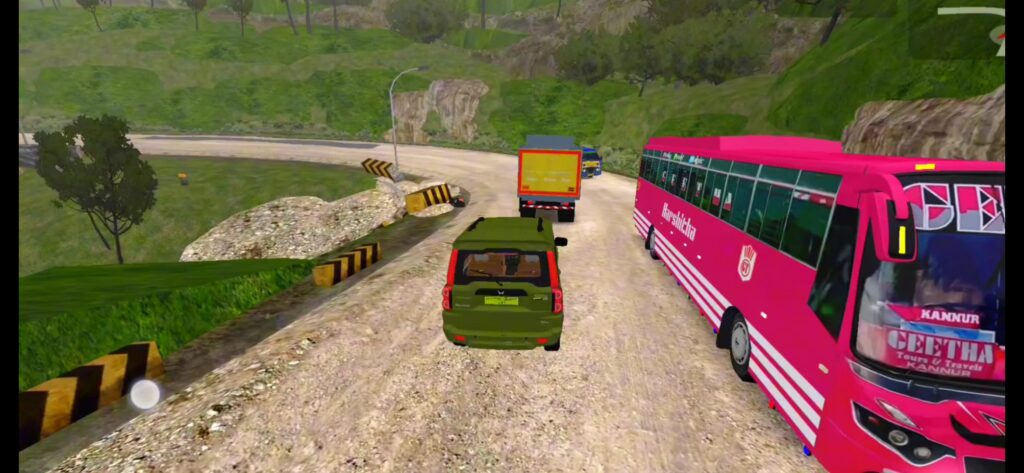
Task: Tap the white circular joystick knob
Action: tap(145, 394)
